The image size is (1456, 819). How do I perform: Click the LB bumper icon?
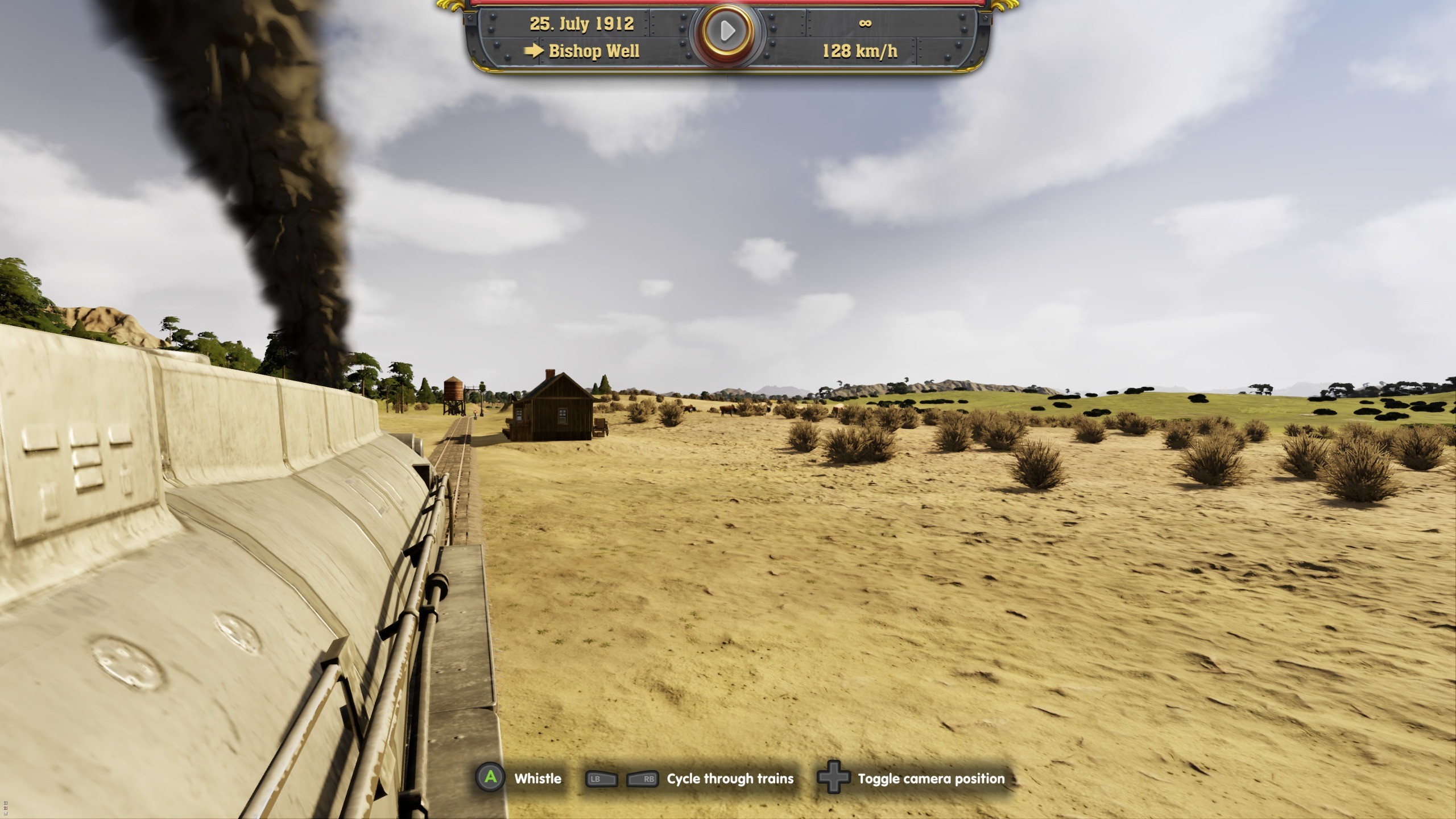(603, 779)
